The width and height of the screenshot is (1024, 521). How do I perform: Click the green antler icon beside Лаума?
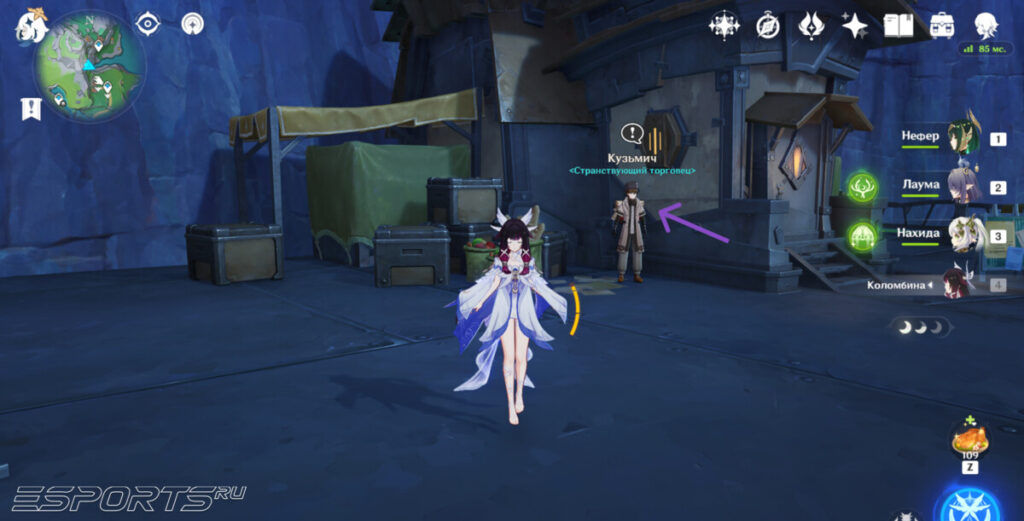[862, 186]
